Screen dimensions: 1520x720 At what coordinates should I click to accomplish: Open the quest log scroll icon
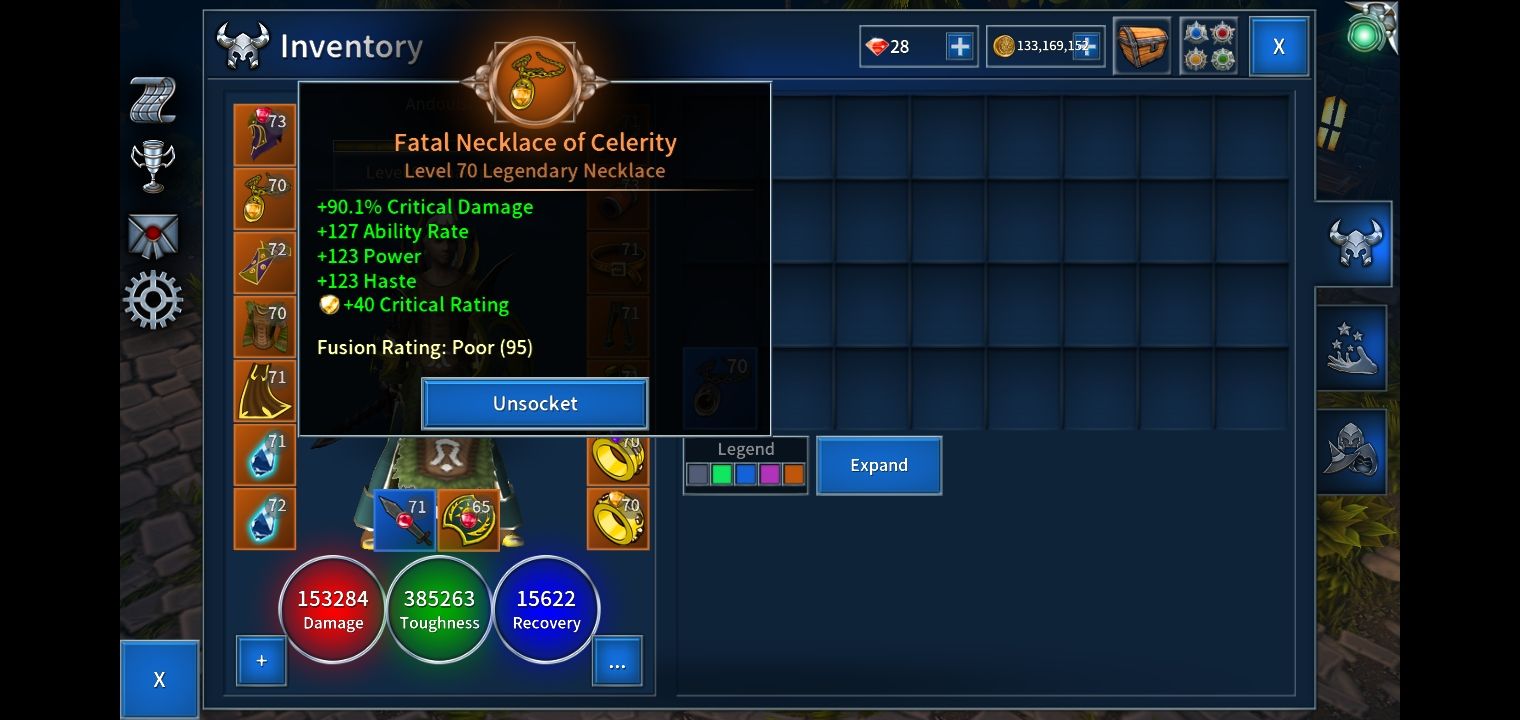click(152, 99)
